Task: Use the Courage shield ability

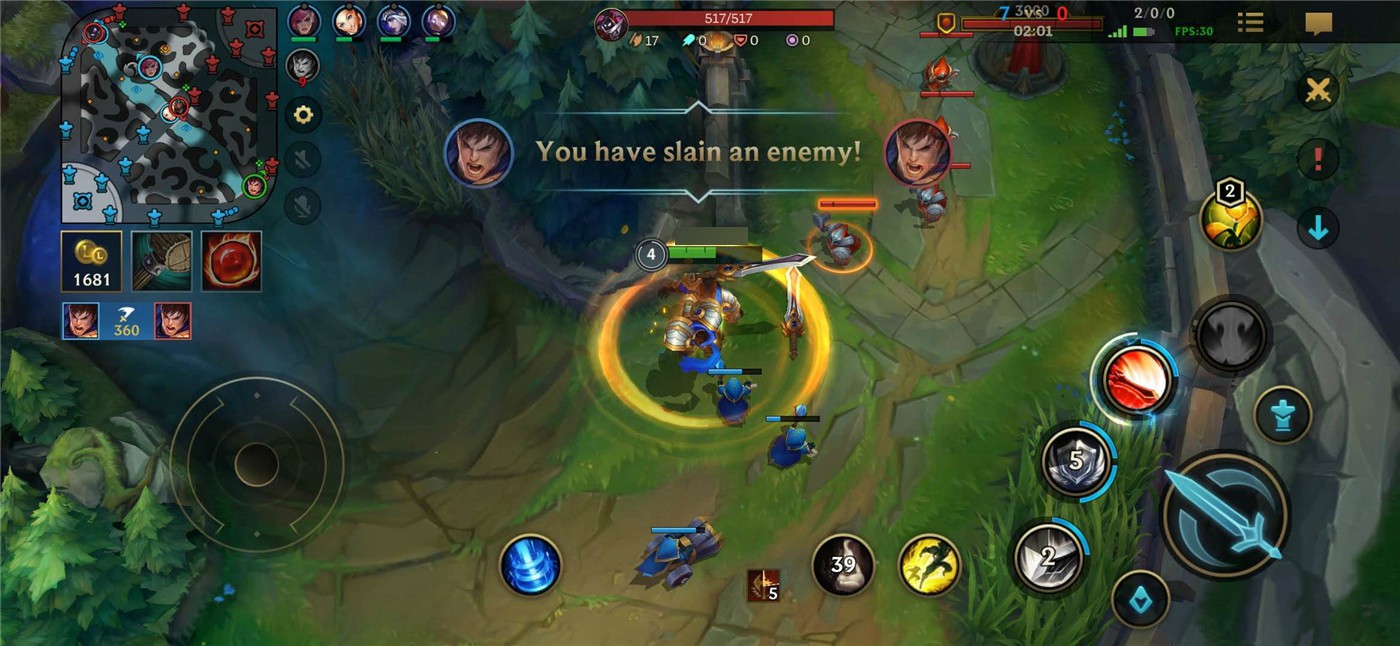Action: (x=1076, y=461)
